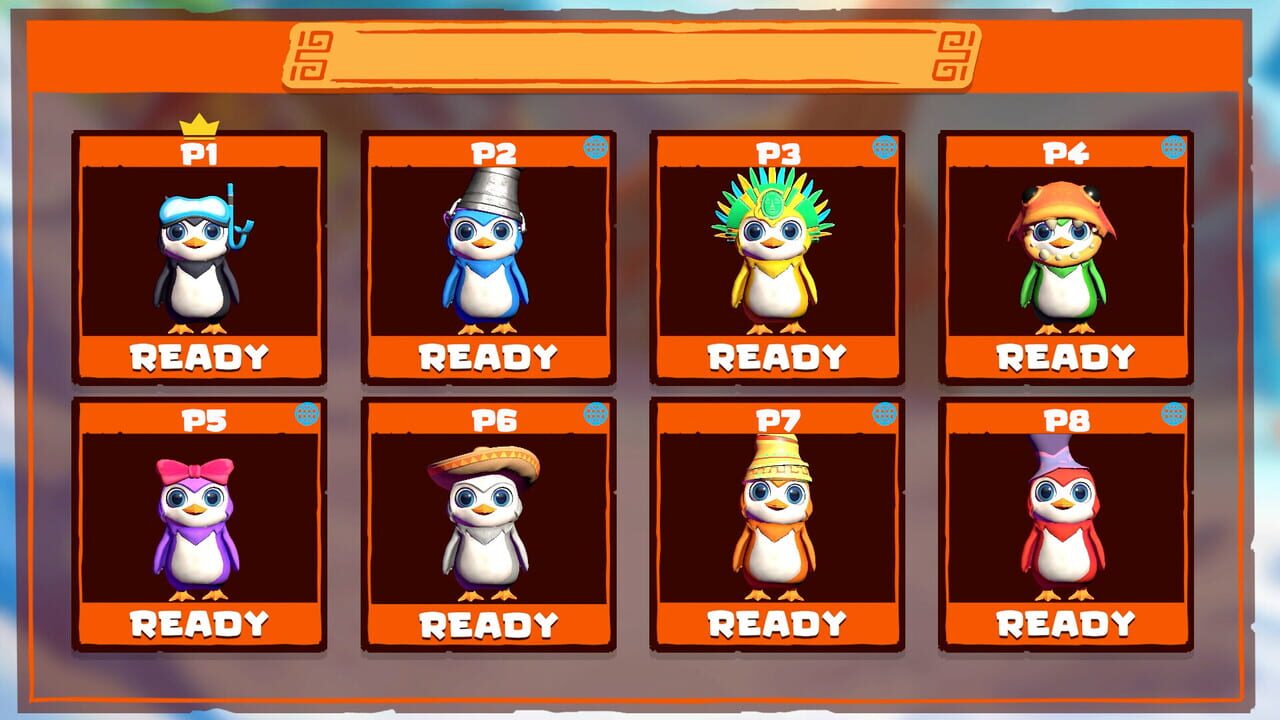The height and width of the screenshot is (720, 1280).
Task: Toggle P1's READY status
Action: 196,356
